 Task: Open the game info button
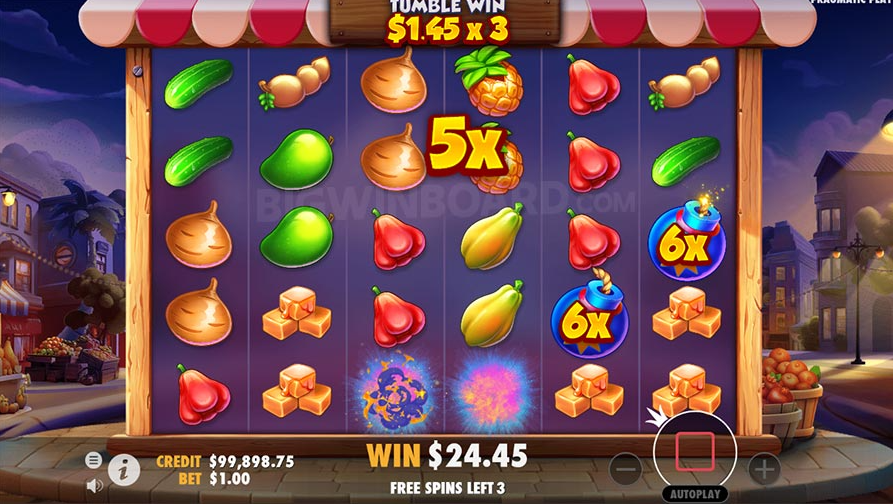click(x=124, y=469)
